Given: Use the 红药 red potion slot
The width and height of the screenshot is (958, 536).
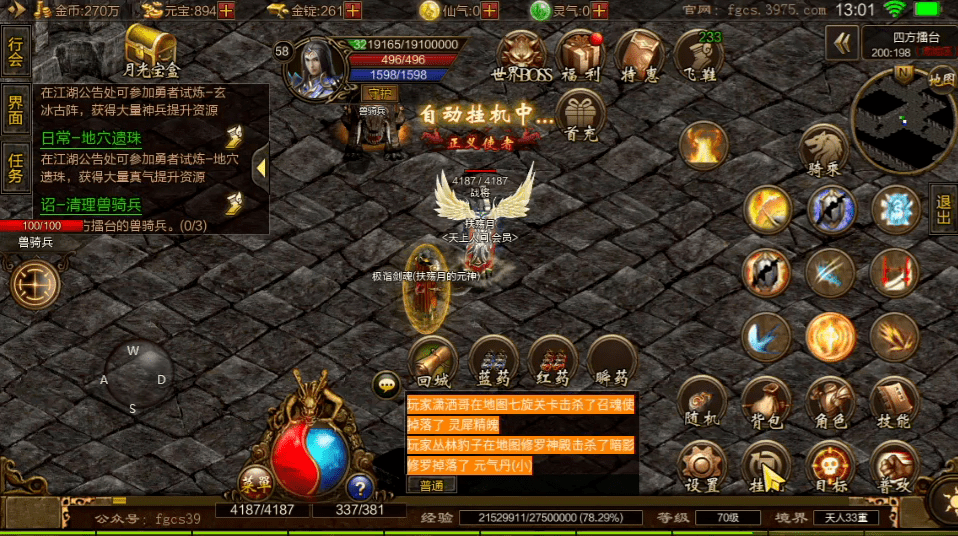Looking at the screenshot, I should point(552,361).
